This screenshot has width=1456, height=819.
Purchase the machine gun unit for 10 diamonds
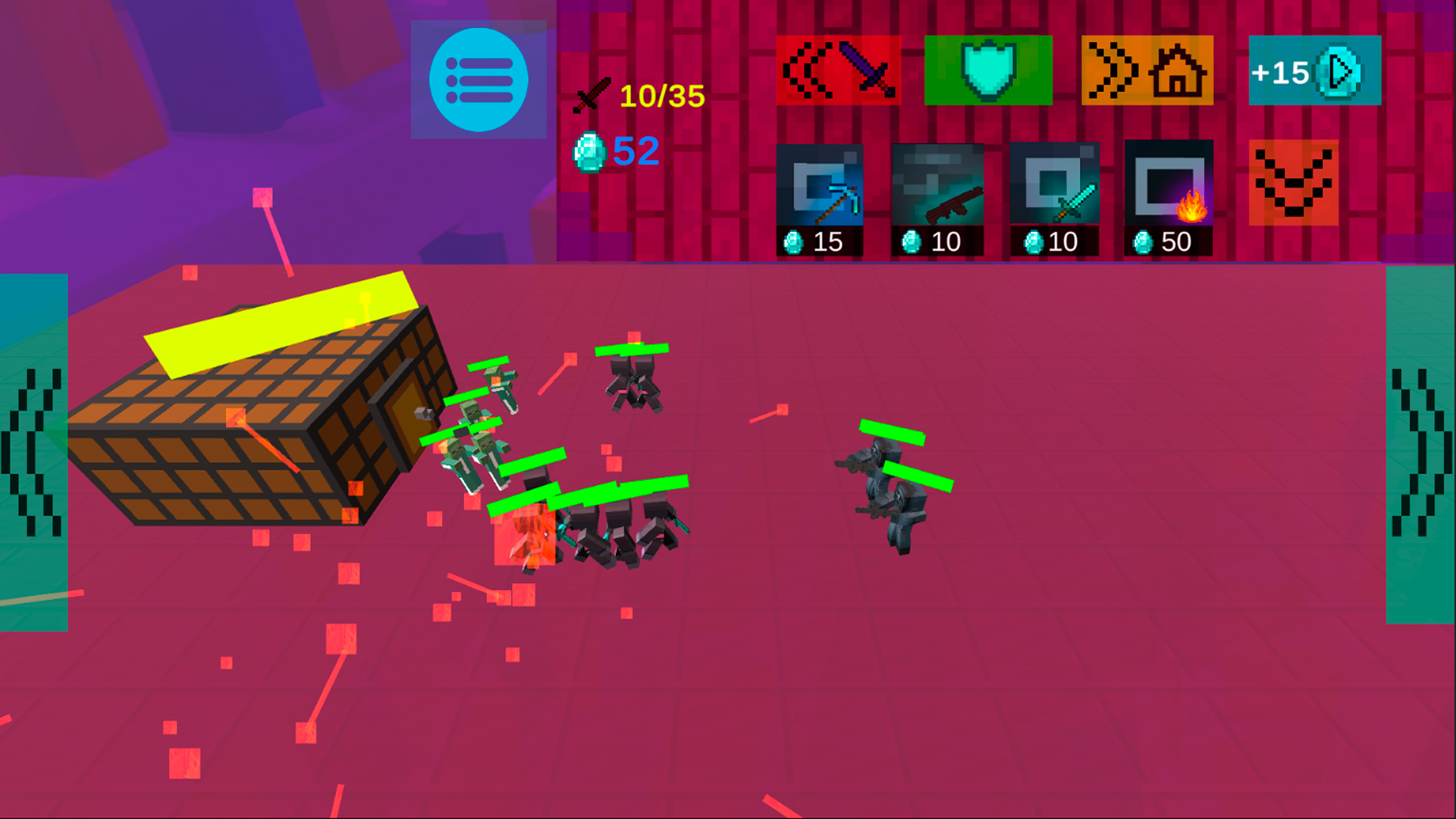[937, 197]
